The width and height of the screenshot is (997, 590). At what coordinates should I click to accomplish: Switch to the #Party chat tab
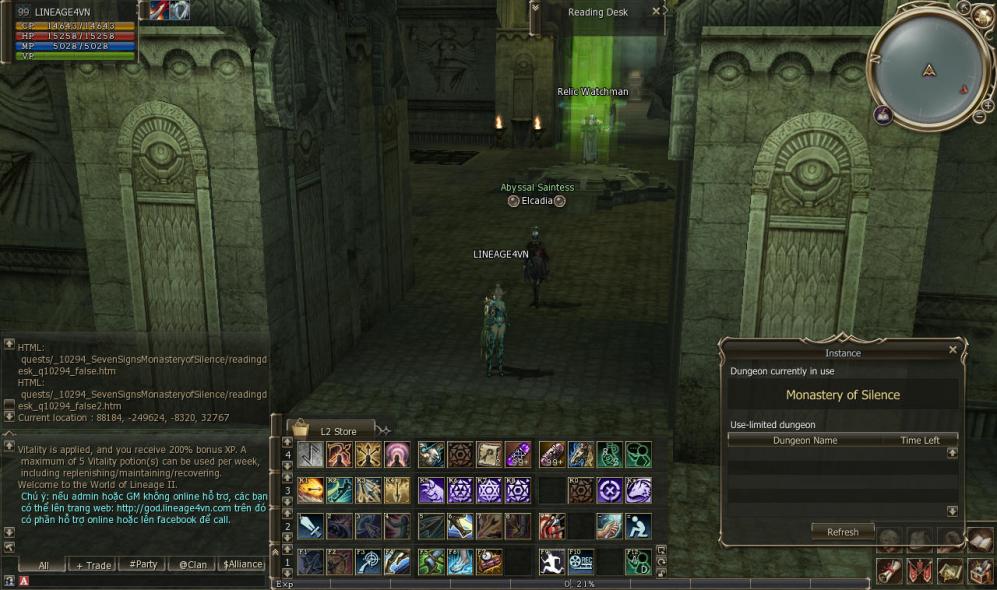[x=143, y=565]
